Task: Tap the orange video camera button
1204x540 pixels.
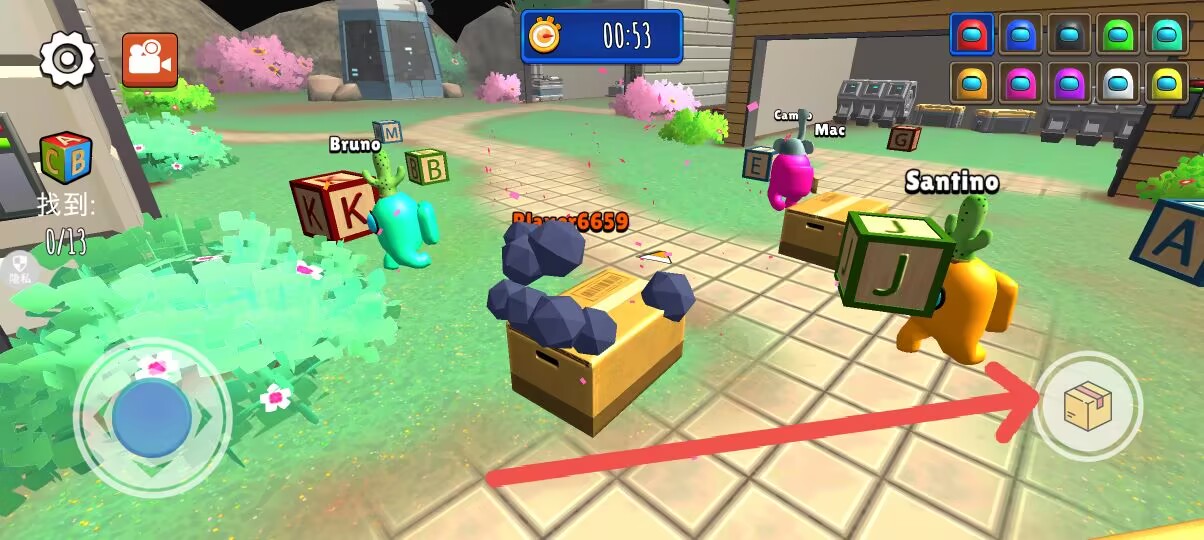Action: point(150,60)
